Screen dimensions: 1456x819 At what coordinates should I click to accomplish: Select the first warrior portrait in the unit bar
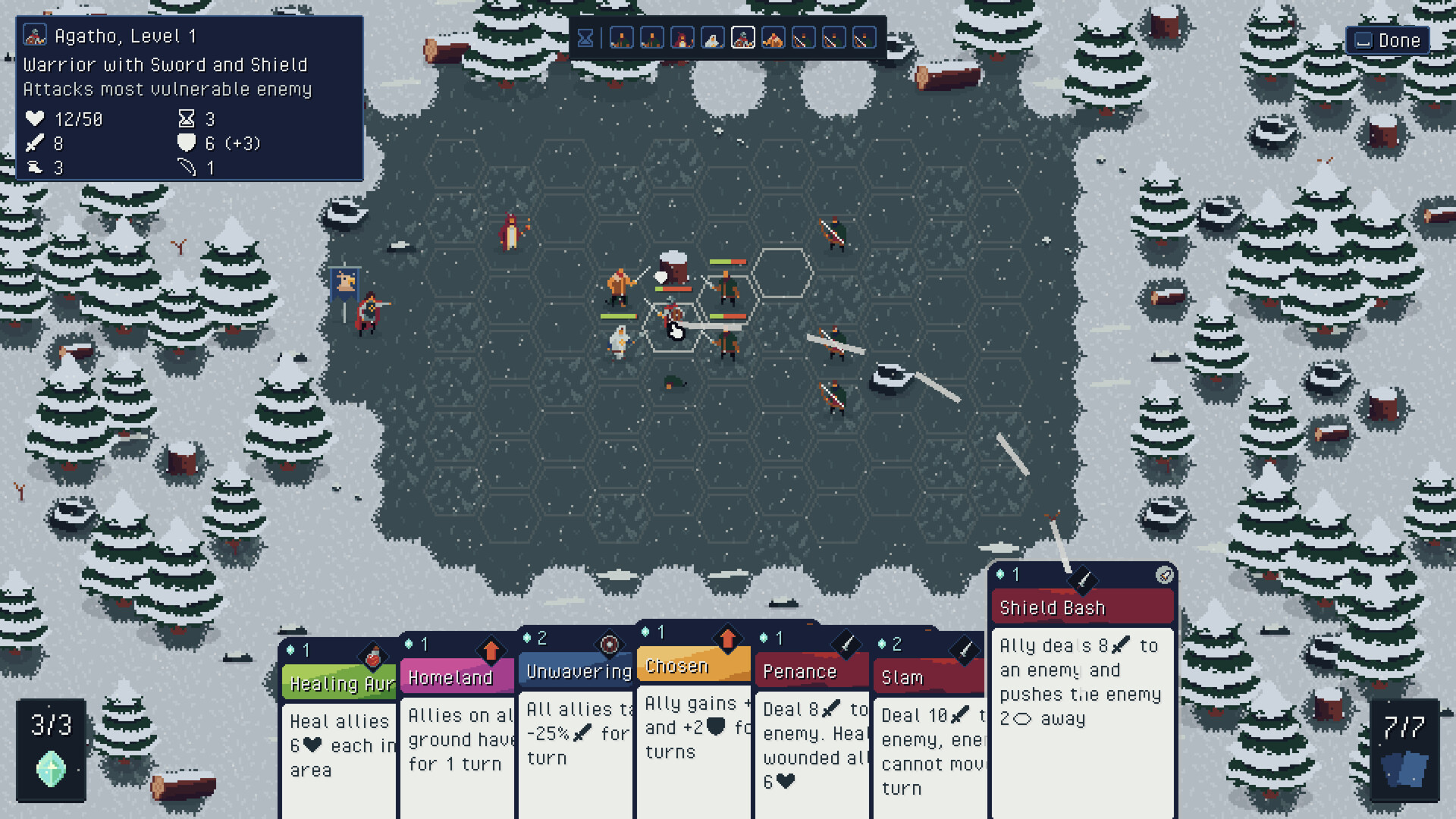[x=622, y=37]
